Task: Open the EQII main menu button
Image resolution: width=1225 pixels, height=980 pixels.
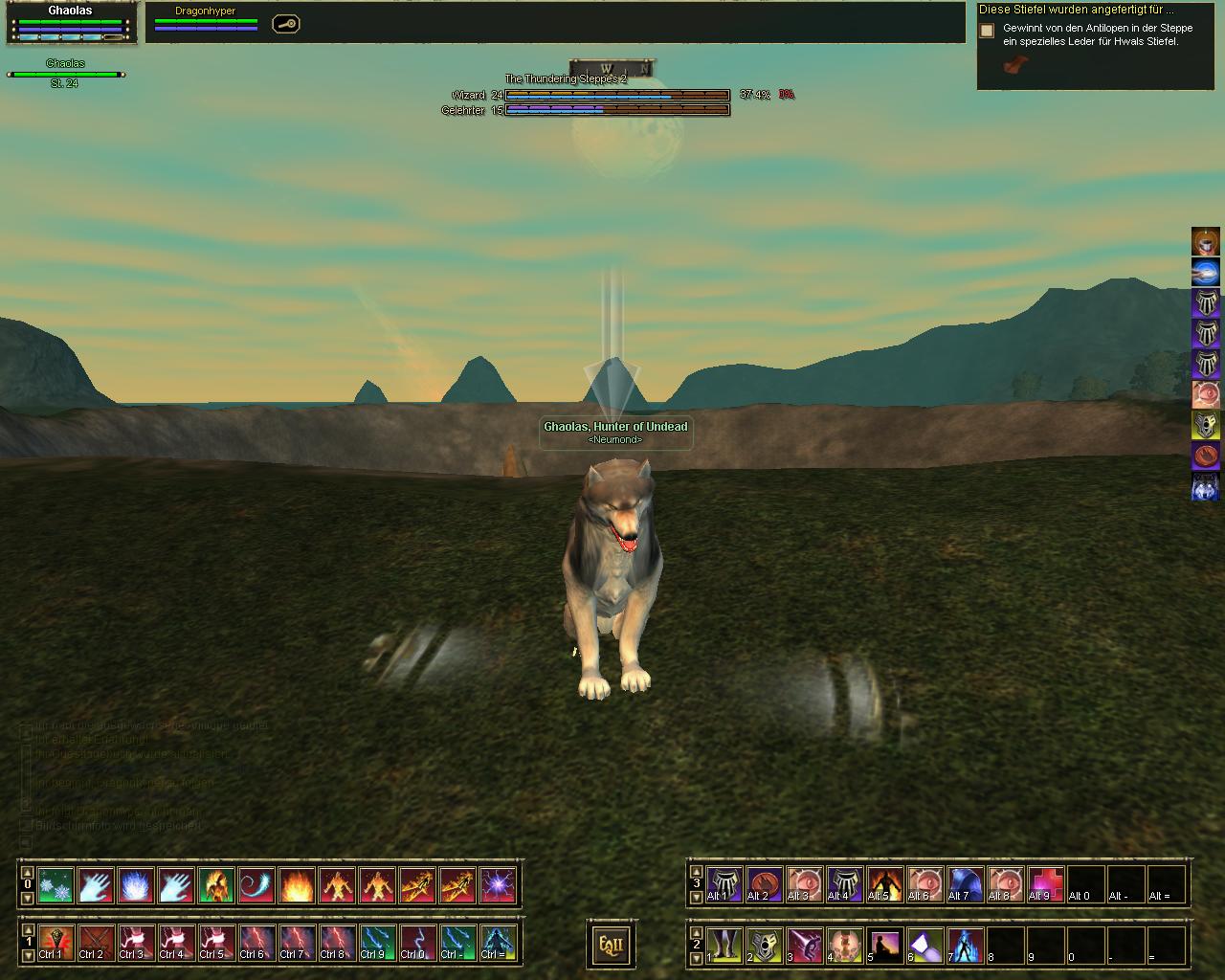Action: [610, 946]
